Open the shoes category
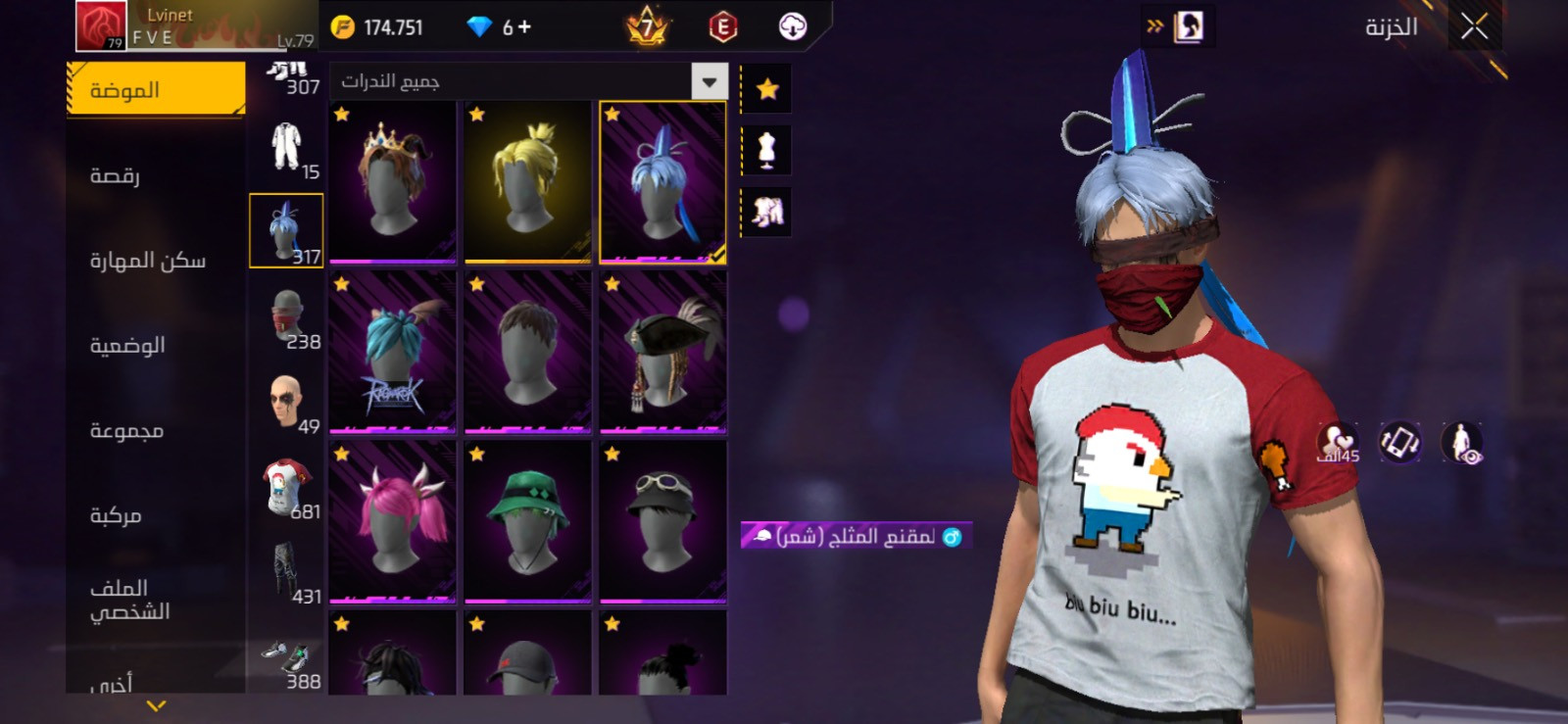Screen dimensions: 1568x724 point(286,659)
